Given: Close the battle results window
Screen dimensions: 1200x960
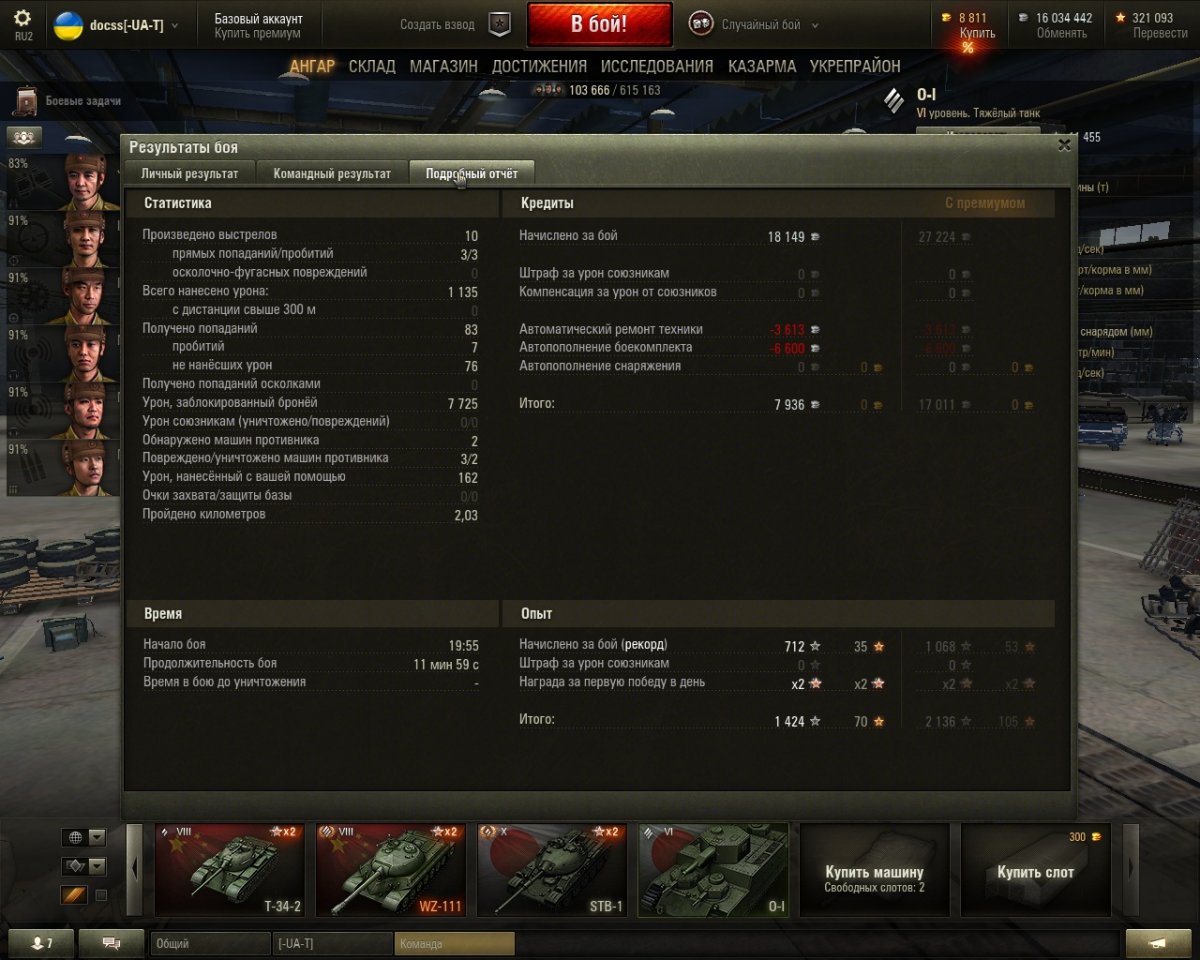Looking at the screenshot, I should (x=1064, y=145).
